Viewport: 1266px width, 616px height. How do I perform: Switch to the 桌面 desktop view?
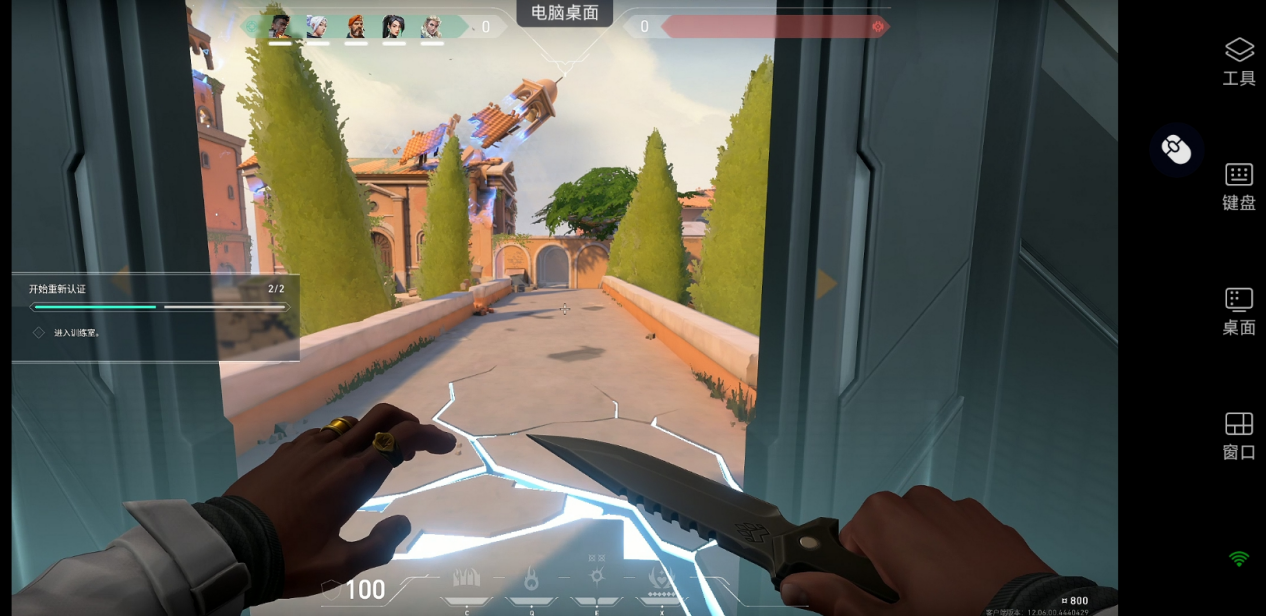coord(1238,311)
